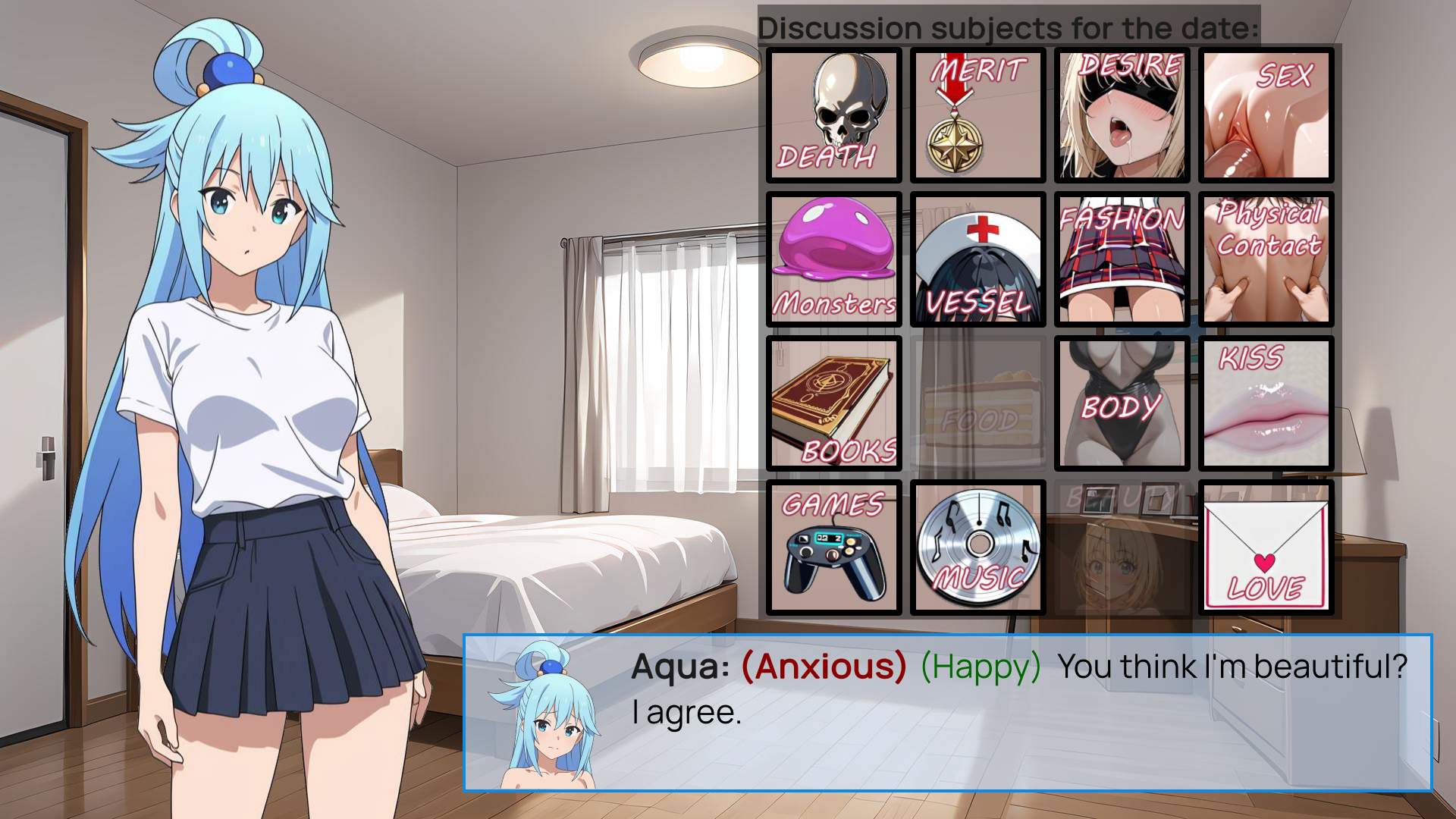This screenshot has width=1456, height=819.
Task: Open the GAMES controller topic
Action: click(833, 548)
